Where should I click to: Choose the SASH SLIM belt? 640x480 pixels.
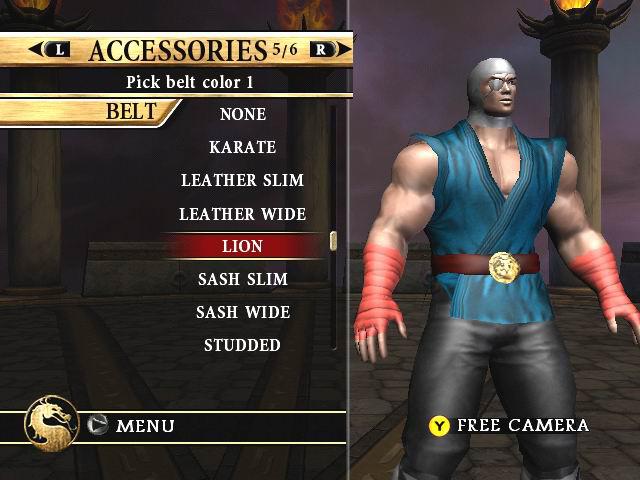tap(242, 278)
